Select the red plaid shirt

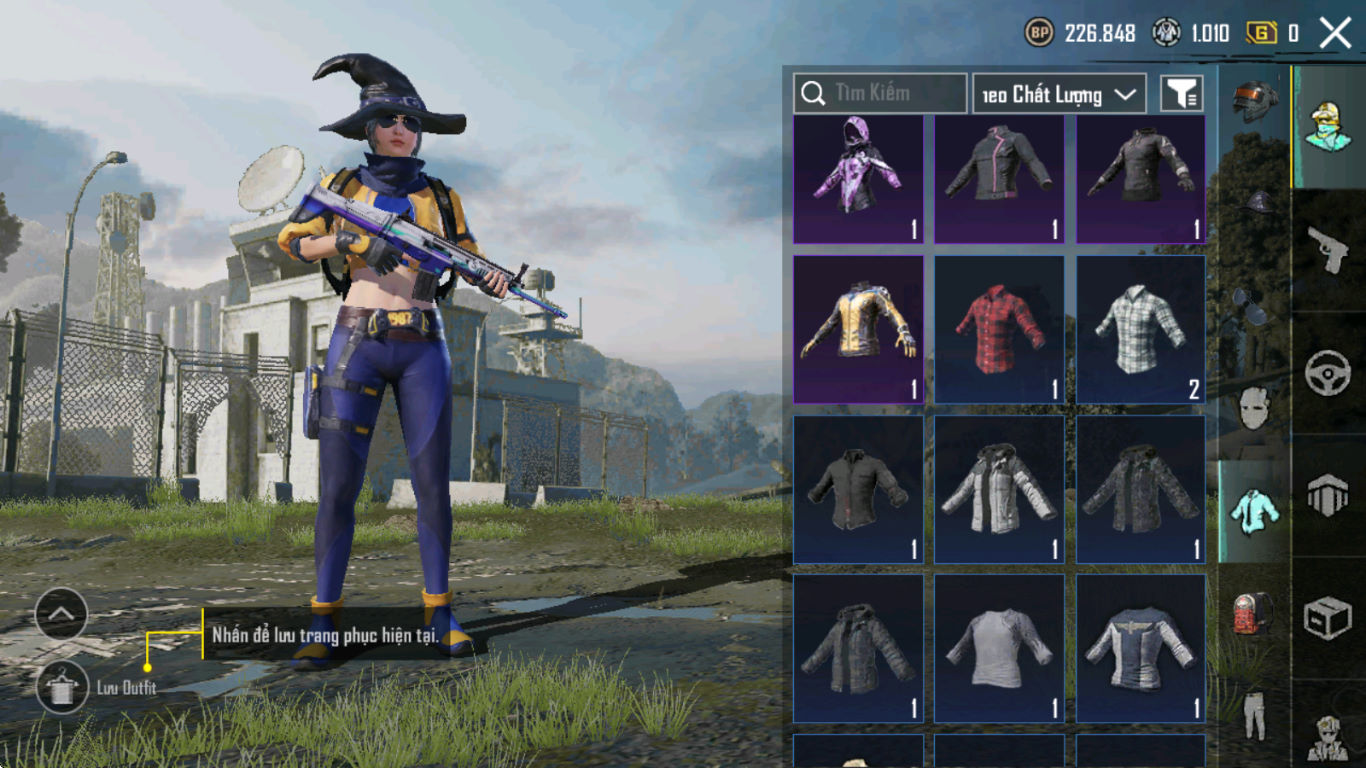click(999, 329)
